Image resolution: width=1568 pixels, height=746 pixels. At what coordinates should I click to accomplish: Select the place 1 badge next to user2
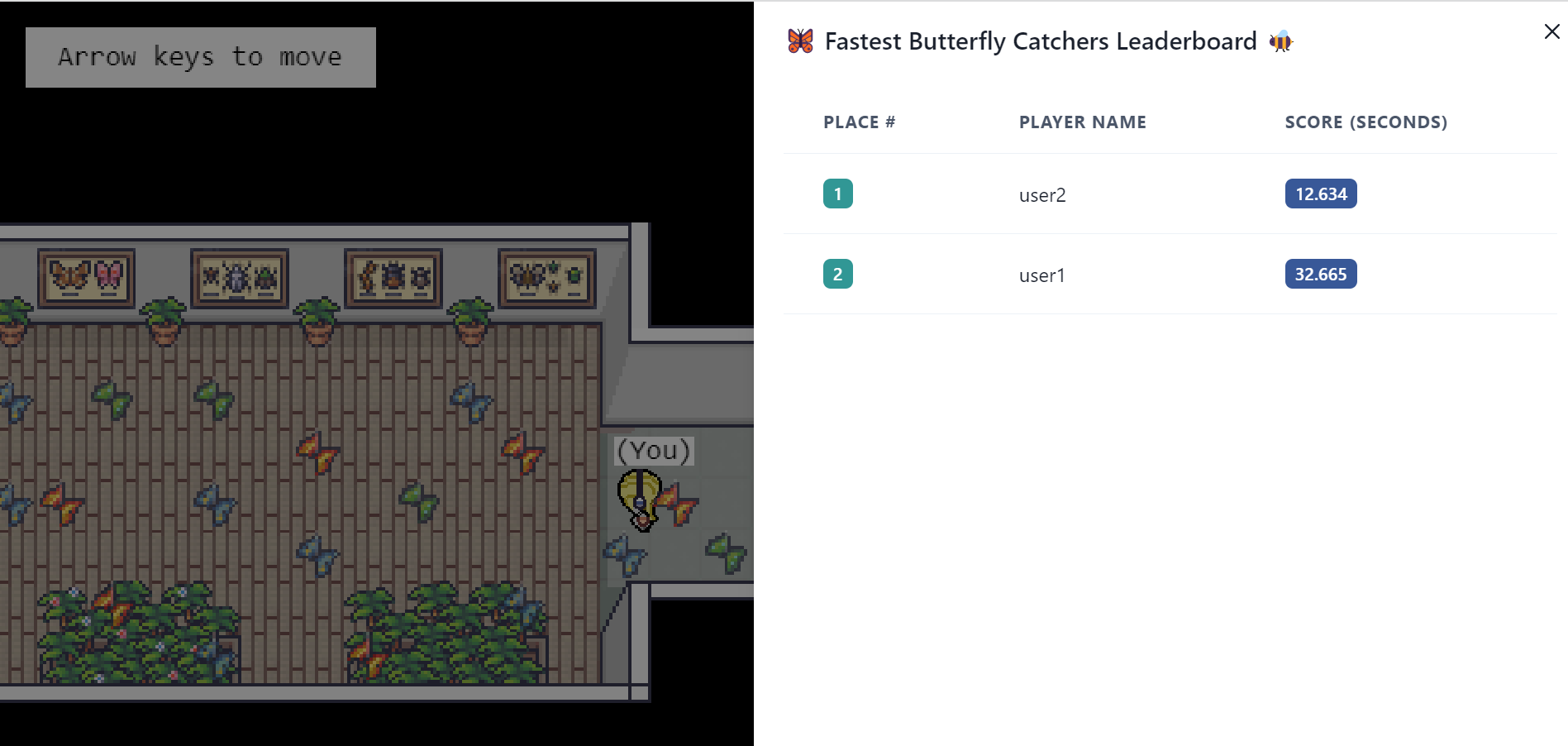coord(838,193)
